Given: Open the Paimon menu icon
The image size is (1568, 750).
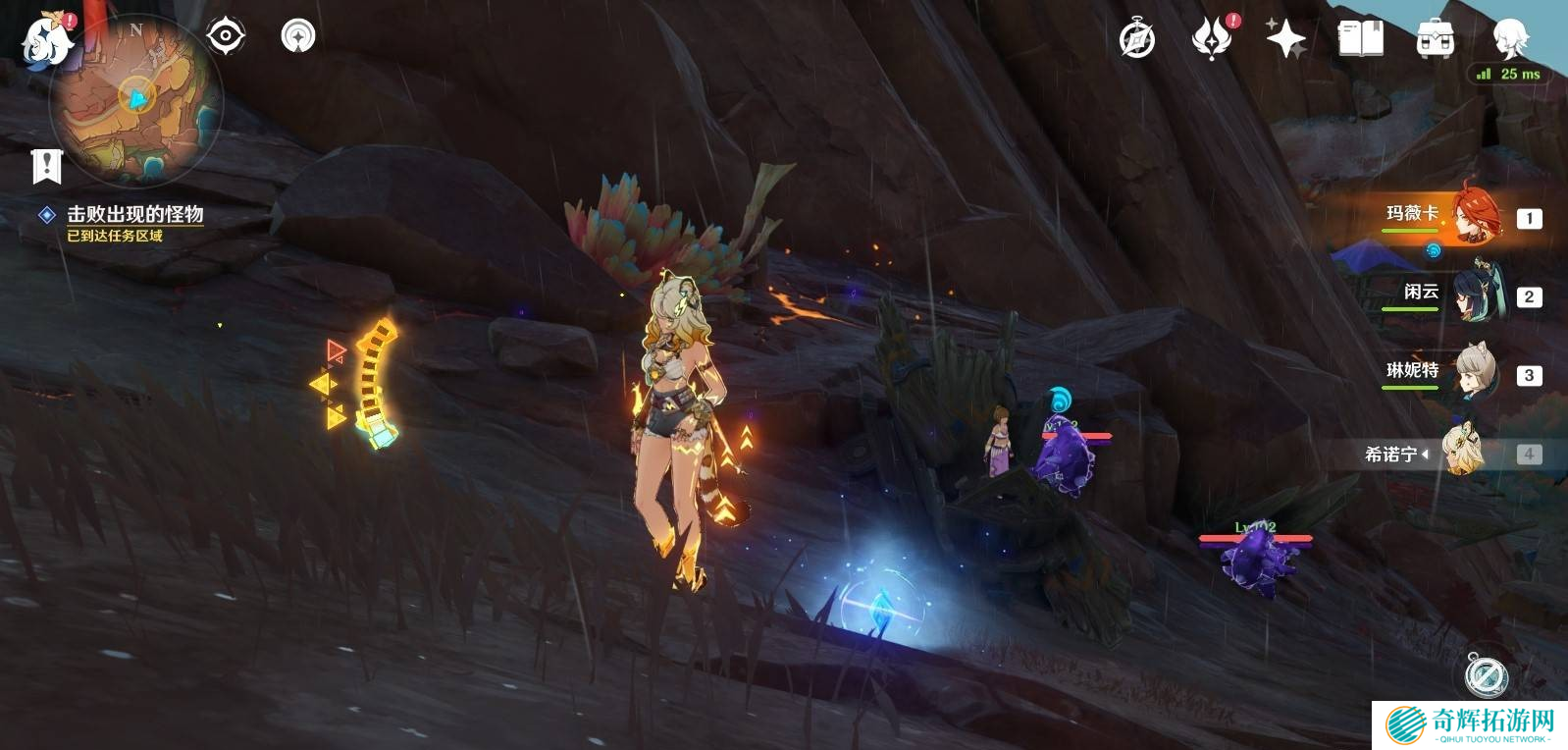Looking at the screenshot, I should 47,41.
